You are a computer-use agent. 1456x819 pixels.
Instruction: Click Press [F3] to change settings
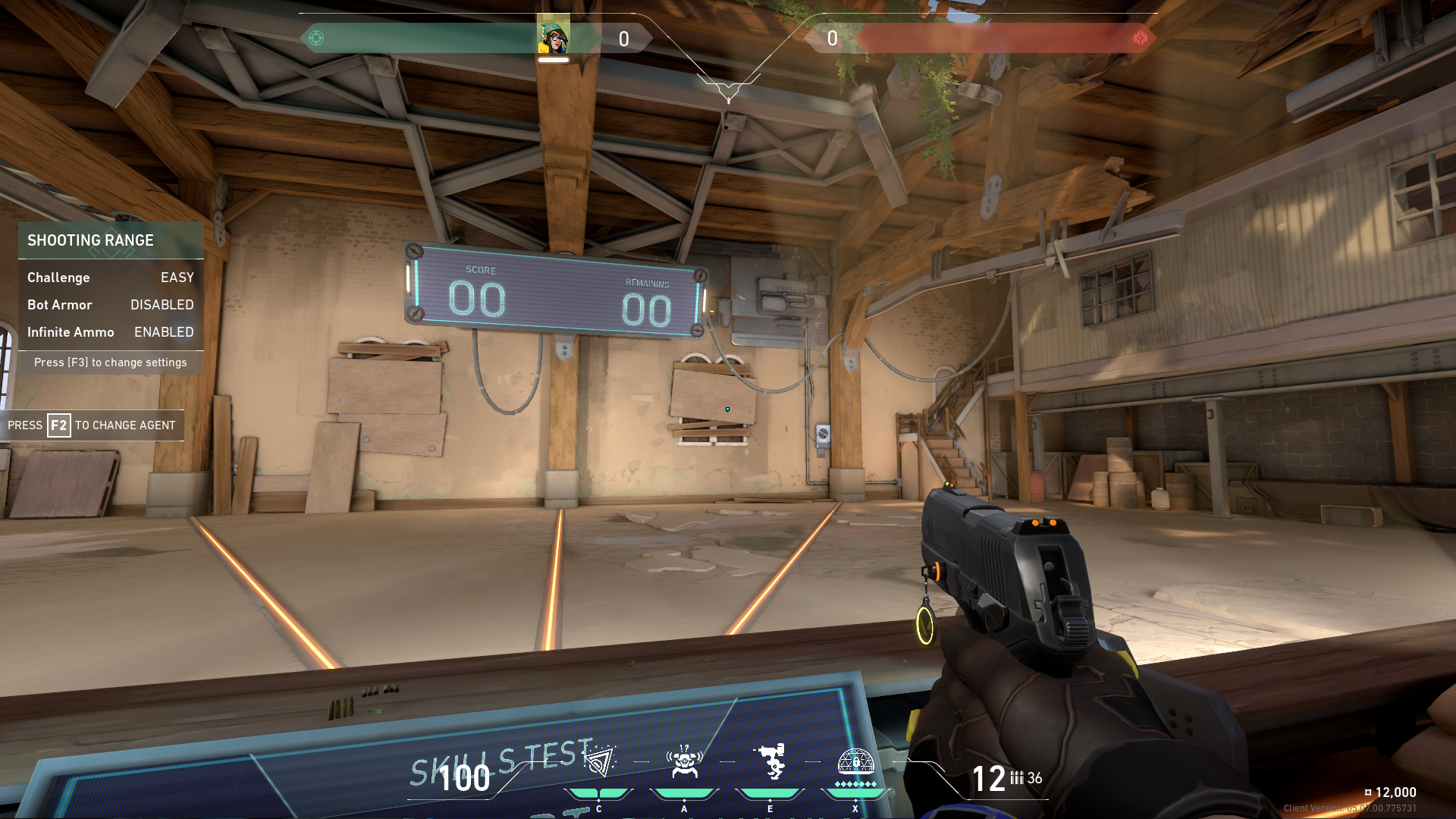[x=111, y=362]
